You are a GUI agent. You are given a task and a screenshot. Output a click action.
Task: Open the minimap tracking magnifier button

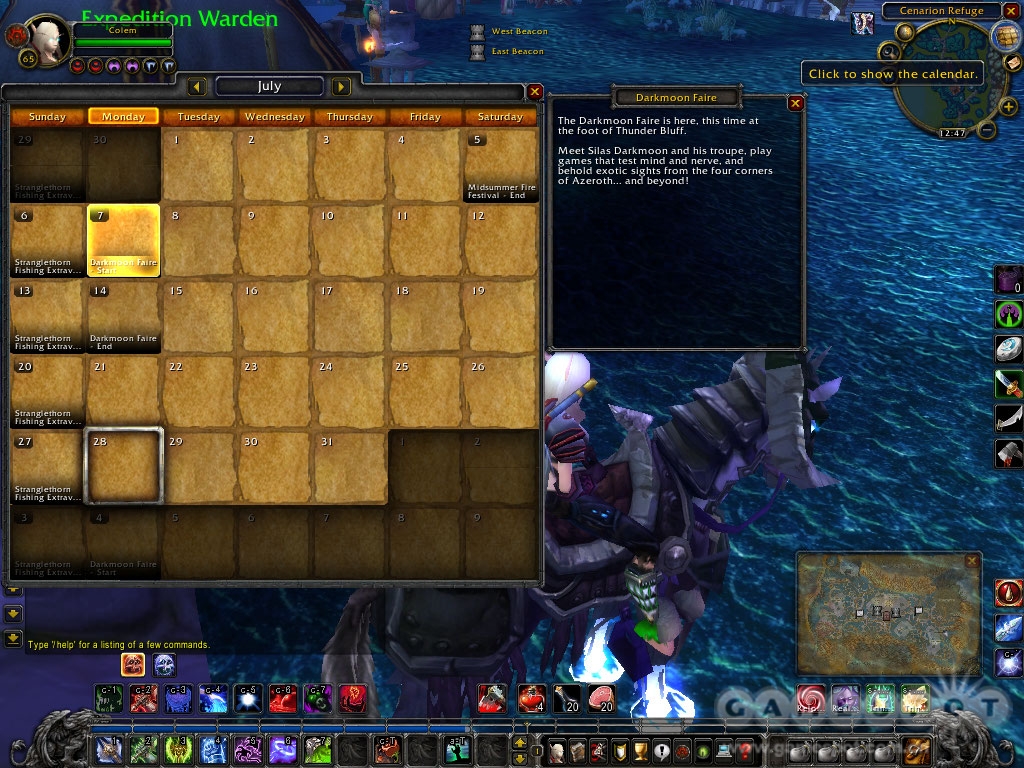coord(888,51)
